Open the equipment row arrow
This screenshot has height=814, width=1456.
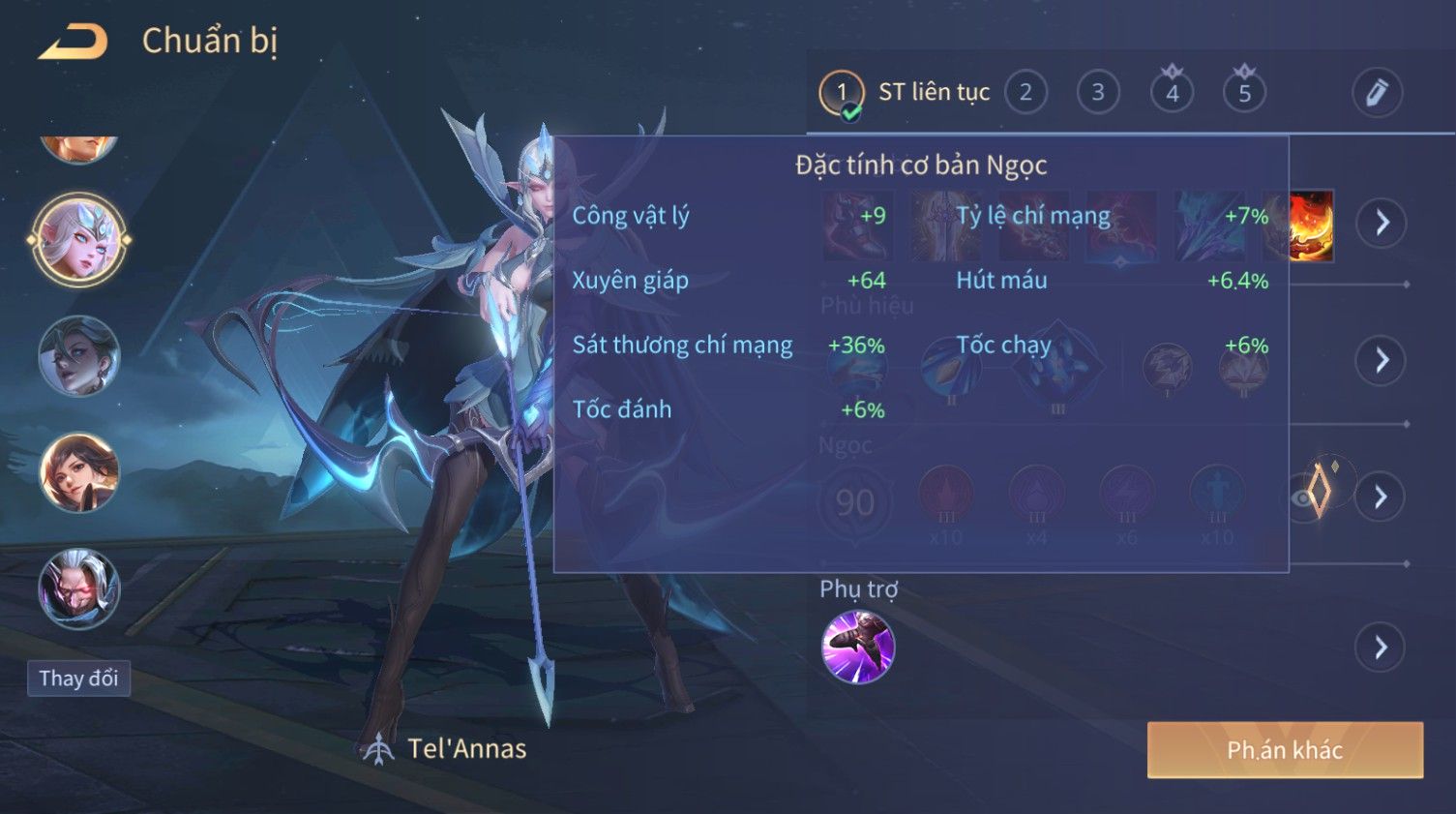(x=1382, y=223)
